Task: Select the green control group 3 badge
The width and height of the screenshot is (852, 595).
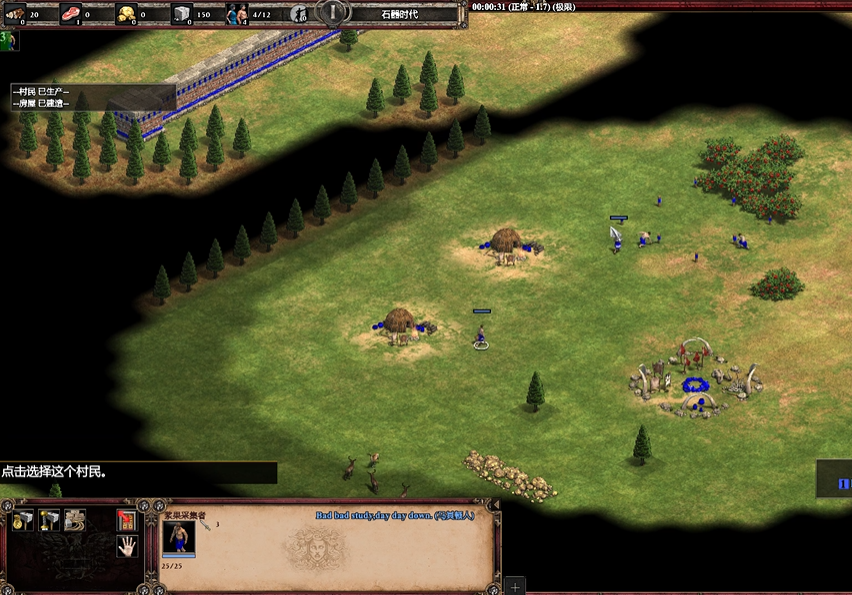Action: [8, 40]
